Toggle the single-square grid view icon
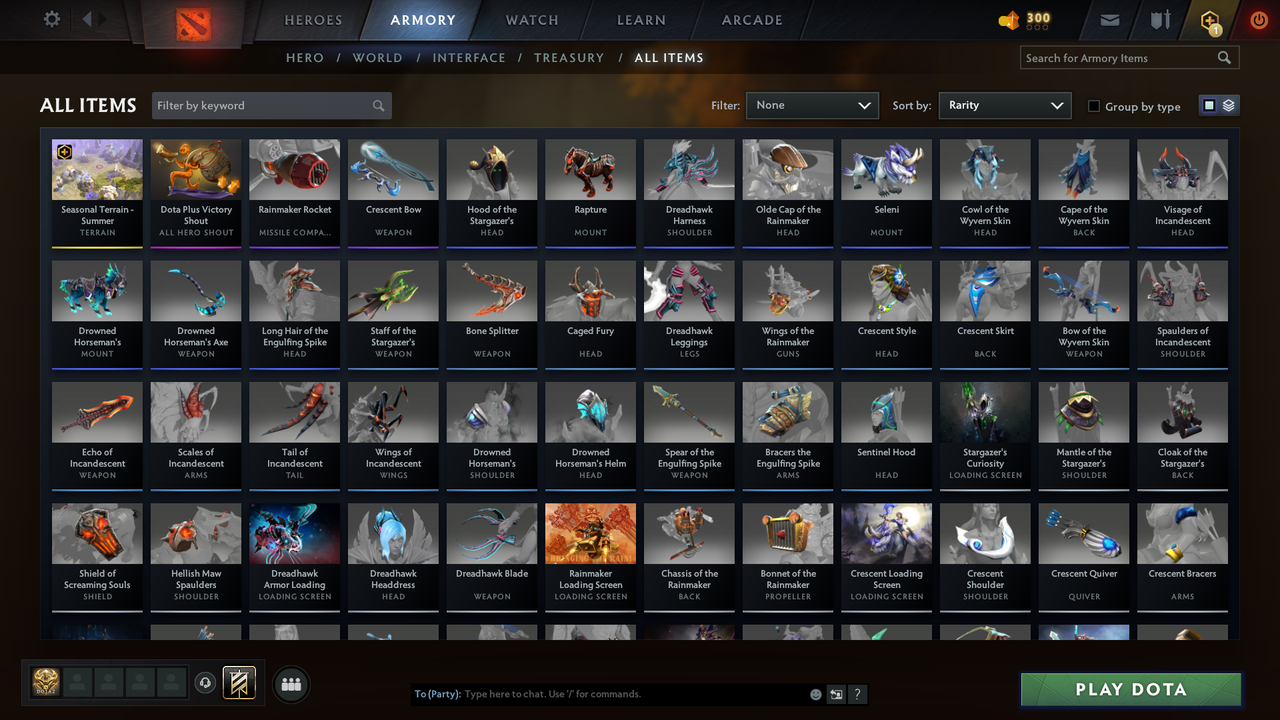This screenshot has width=1280, height=720. [1210, 105]
